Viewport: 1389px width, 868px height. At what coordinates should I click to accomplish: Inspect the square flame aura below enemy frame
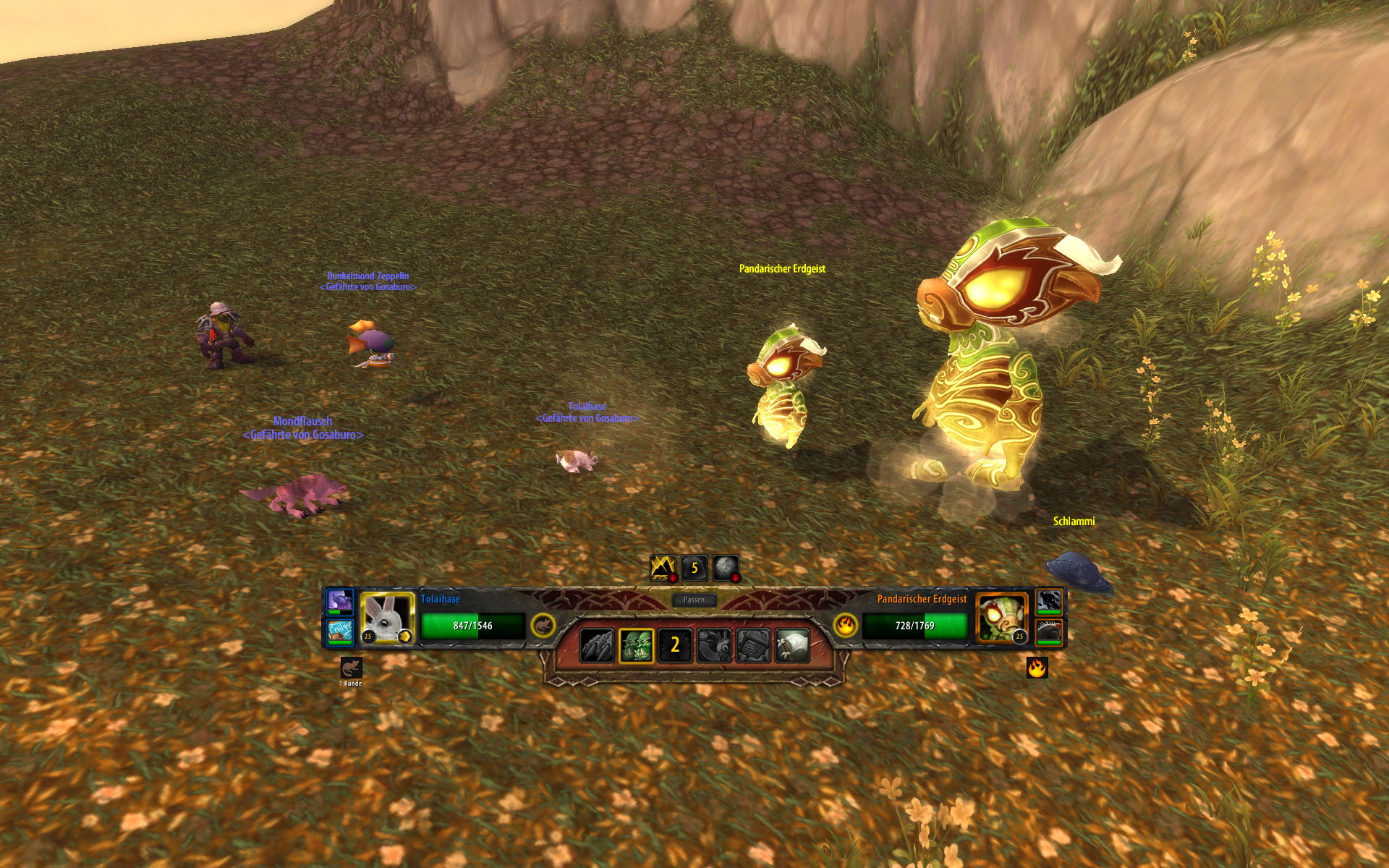tap(1037, 668)
